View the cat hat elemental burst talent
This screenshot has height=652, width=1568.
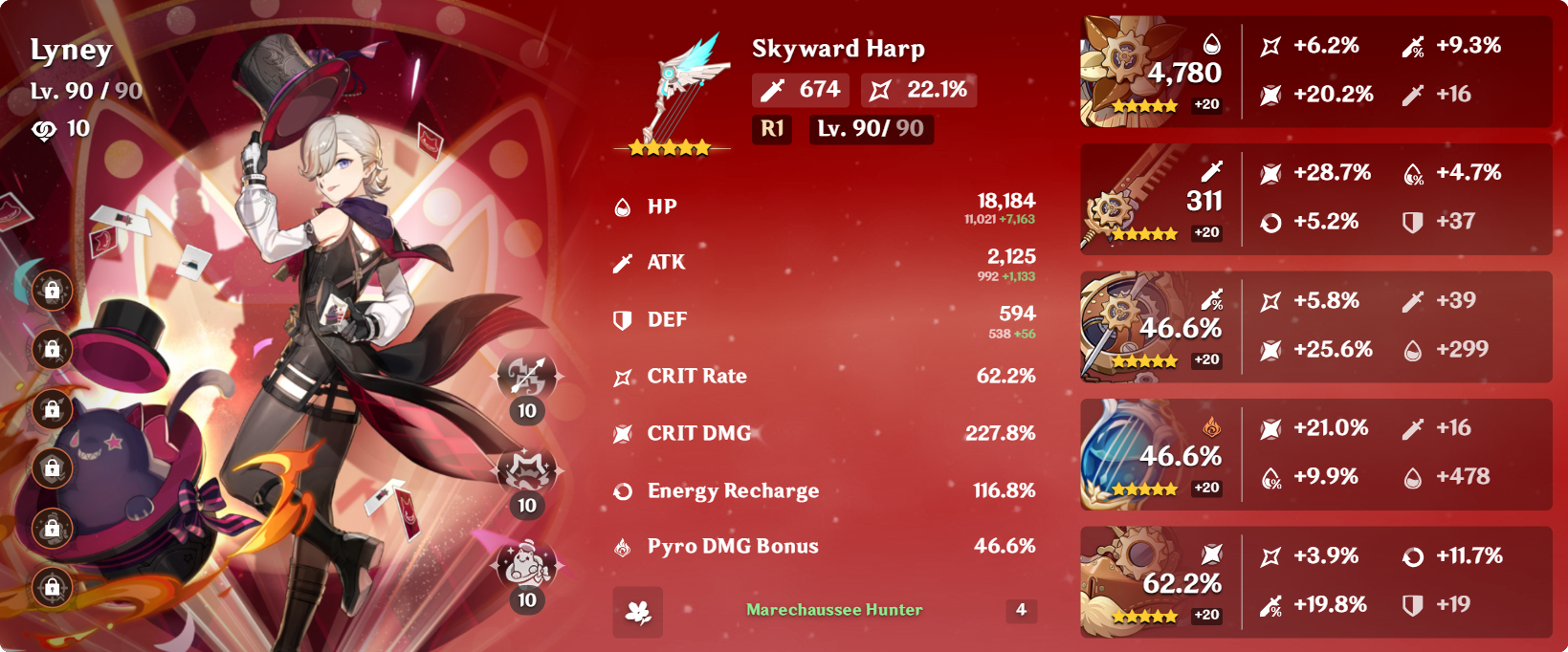[x=526, y=564]
